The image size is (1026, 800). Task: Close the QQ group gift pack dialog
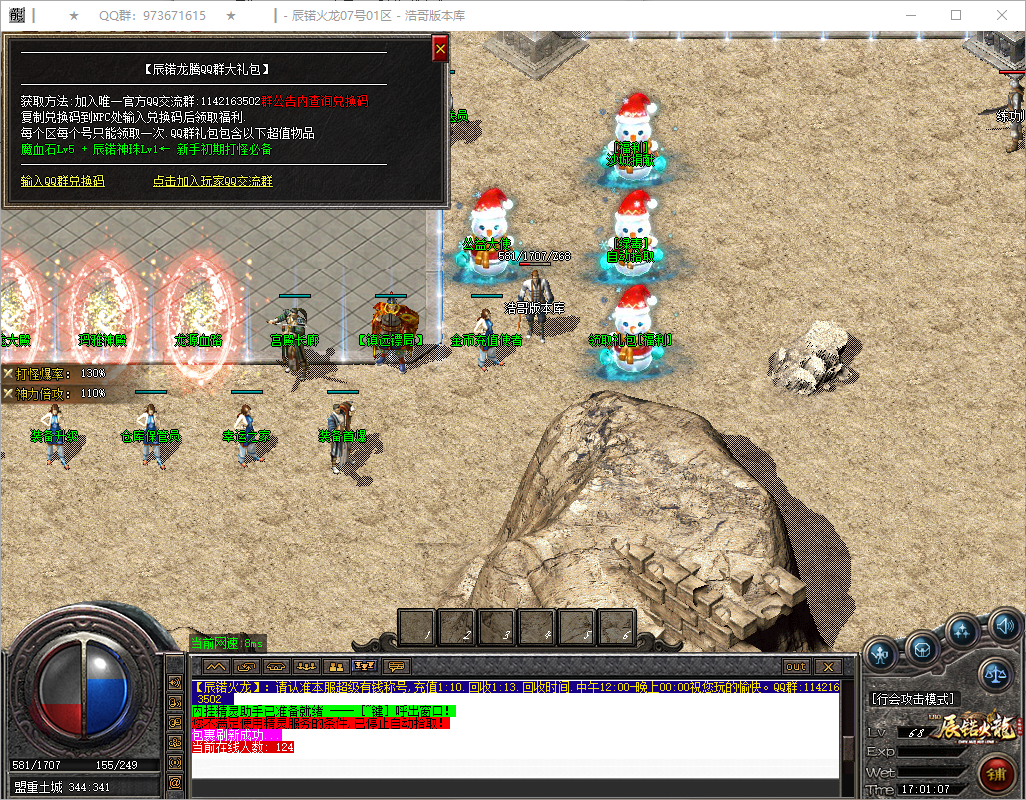[440, 48]
